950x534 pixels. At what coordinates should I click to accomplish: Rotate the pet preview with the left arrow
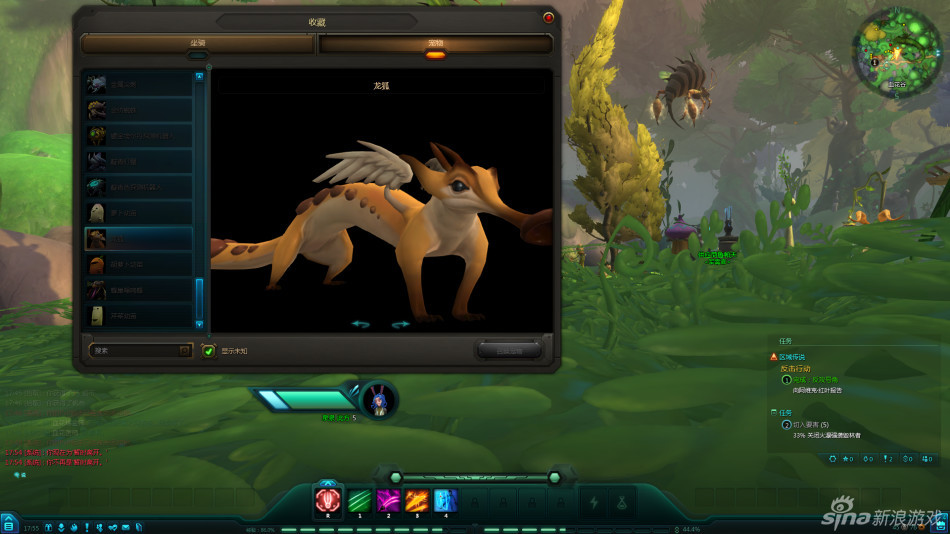[x=360, y=324]
